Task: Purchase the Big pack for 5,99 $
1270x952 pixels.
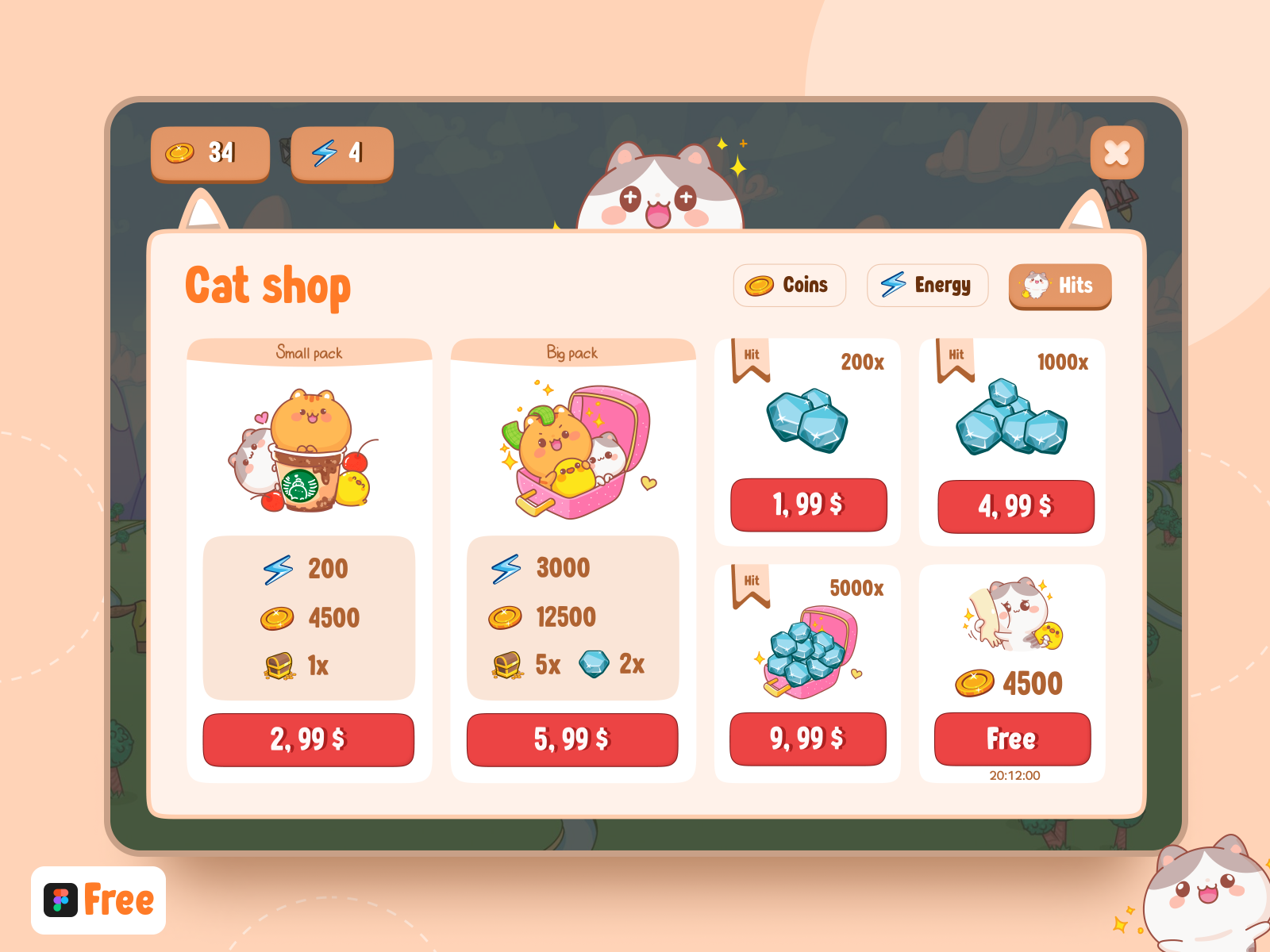Action: click(x=572, y=740)
